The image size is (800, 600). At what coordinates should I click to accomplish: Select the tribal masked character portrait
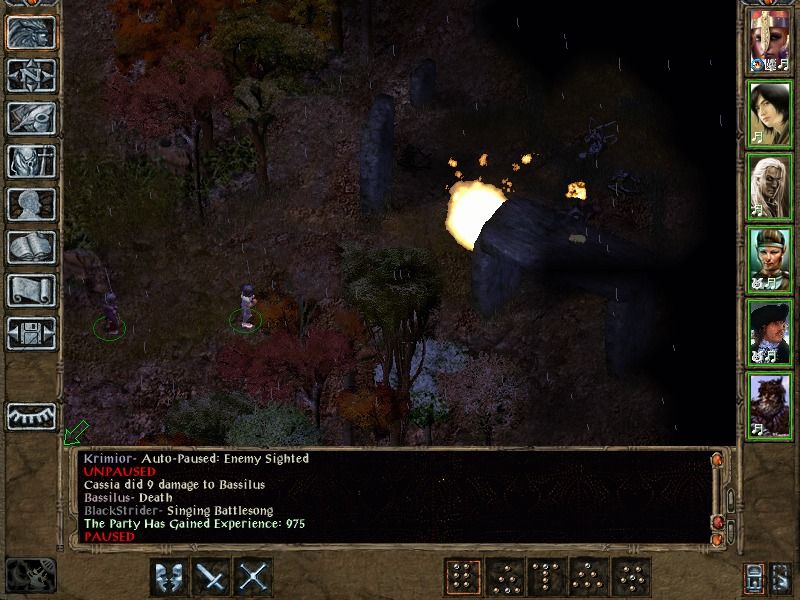point(769,43)
